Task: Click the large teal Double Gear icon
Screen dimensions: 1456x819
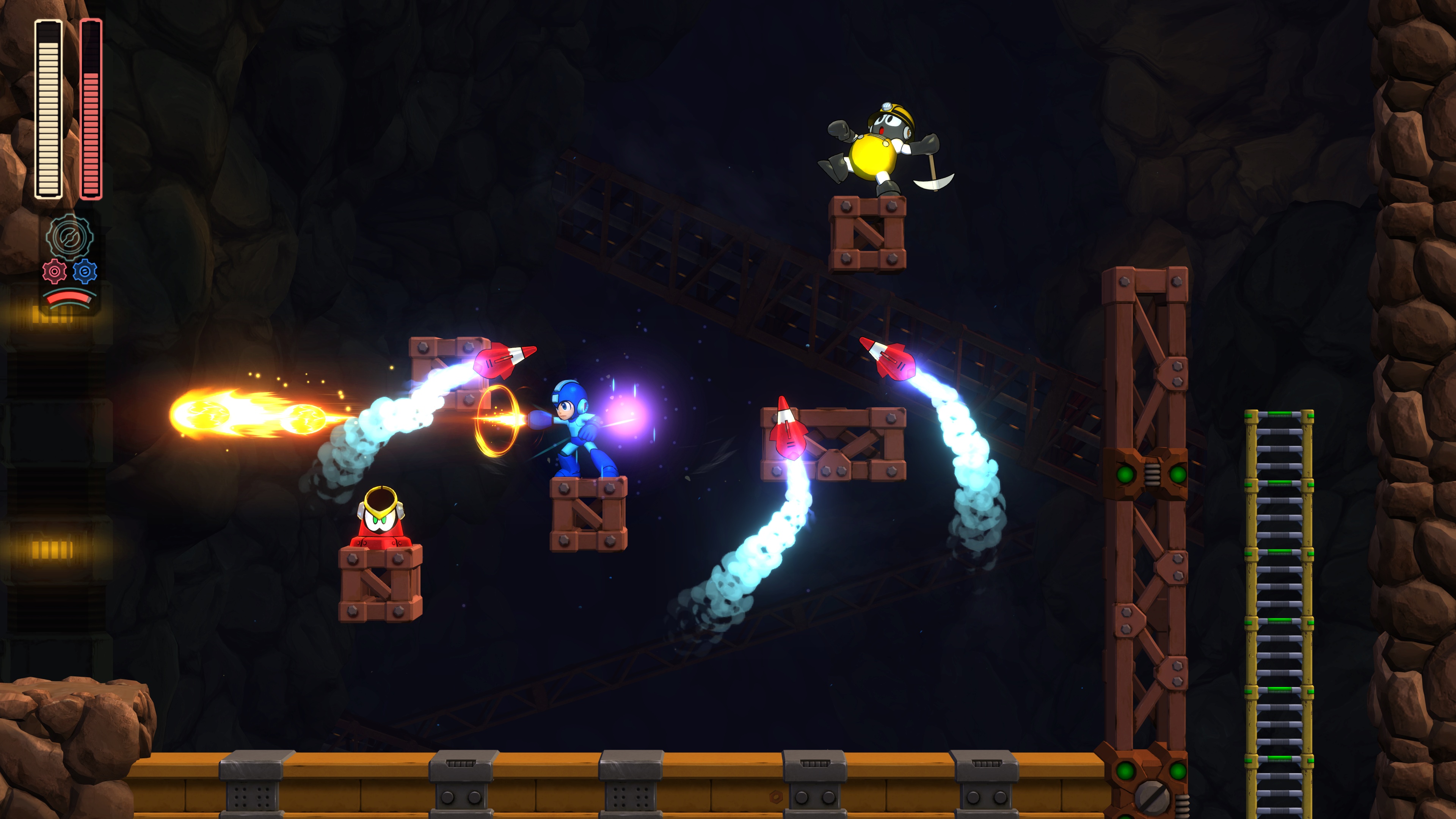Action: (69, 237)
